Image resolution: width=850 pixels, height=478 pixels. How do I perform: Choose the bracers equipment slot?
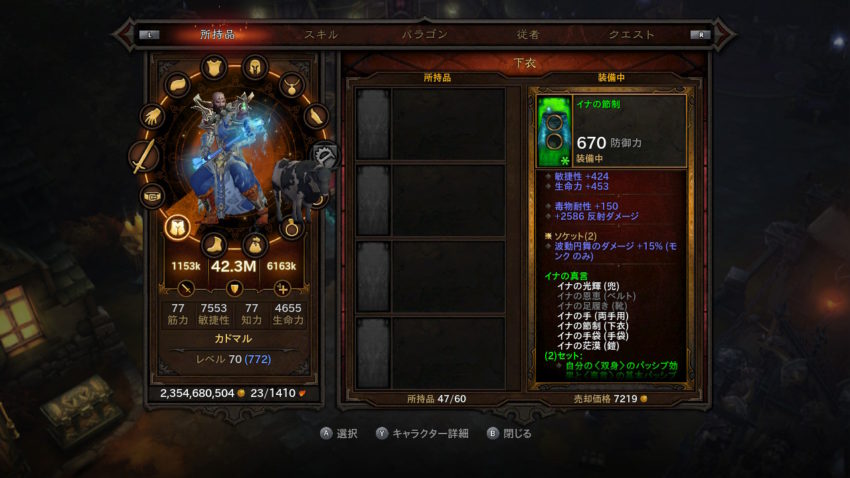314,117
